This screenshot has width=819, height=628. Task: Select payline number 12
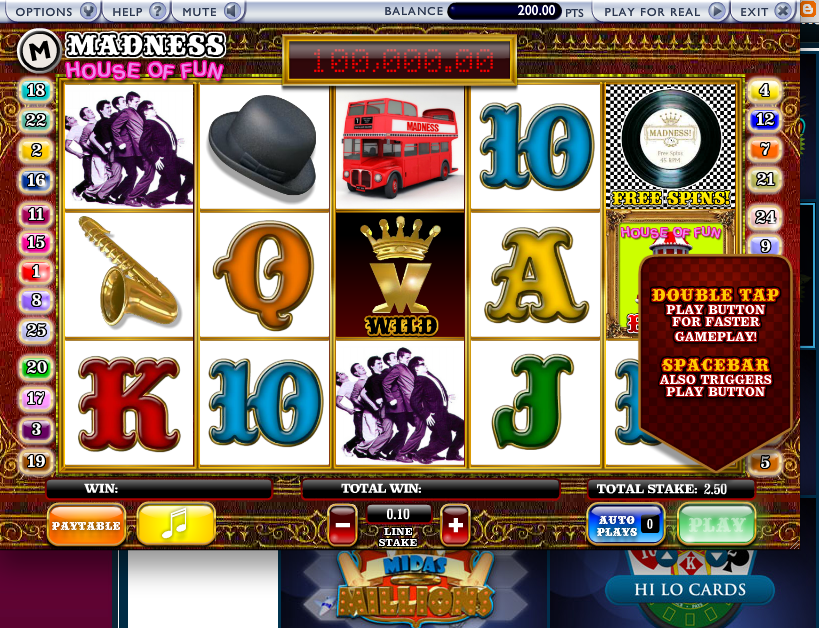tap(765, 120)
